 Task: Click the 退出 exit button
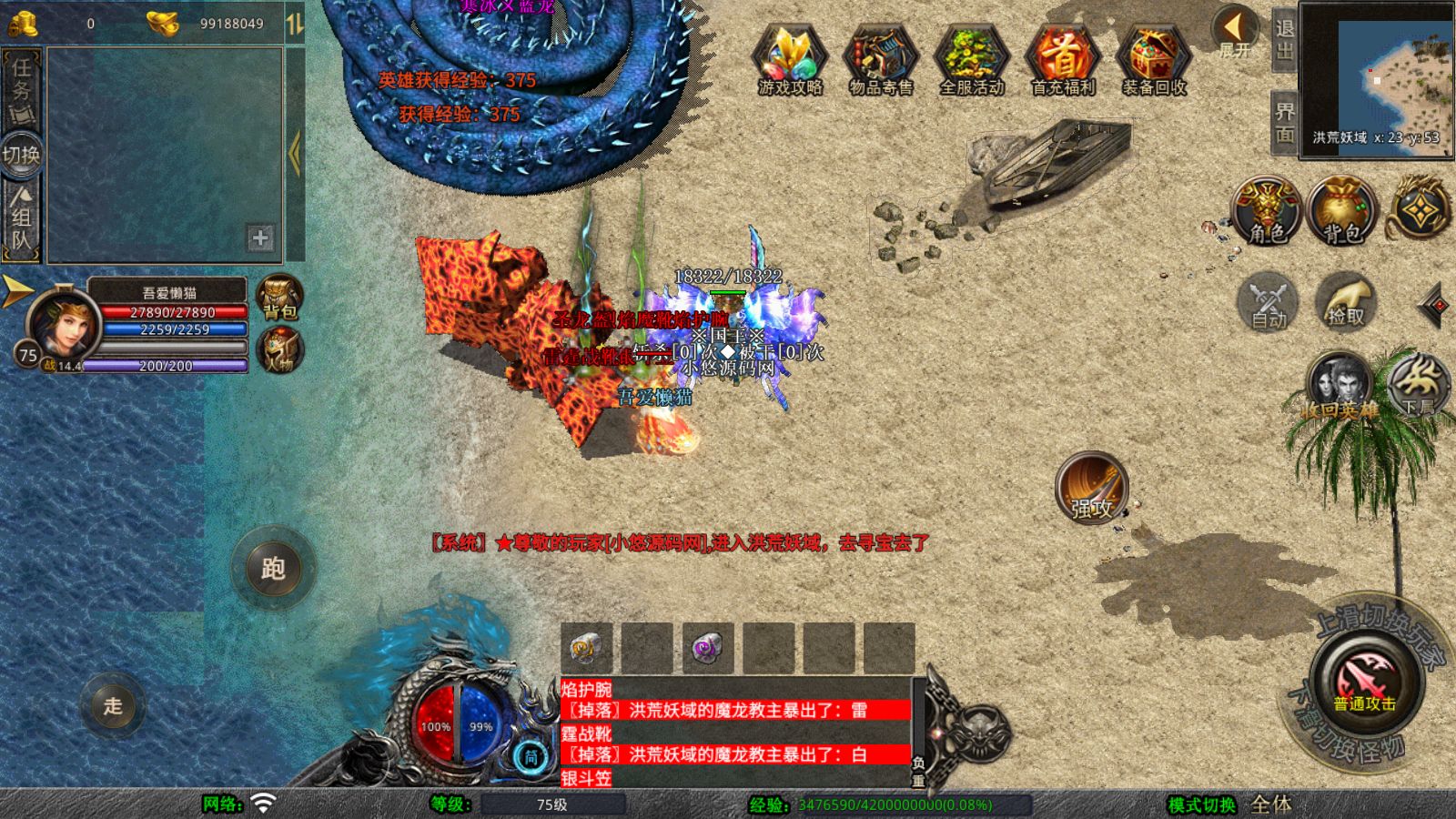click(x=1284, y=39)
